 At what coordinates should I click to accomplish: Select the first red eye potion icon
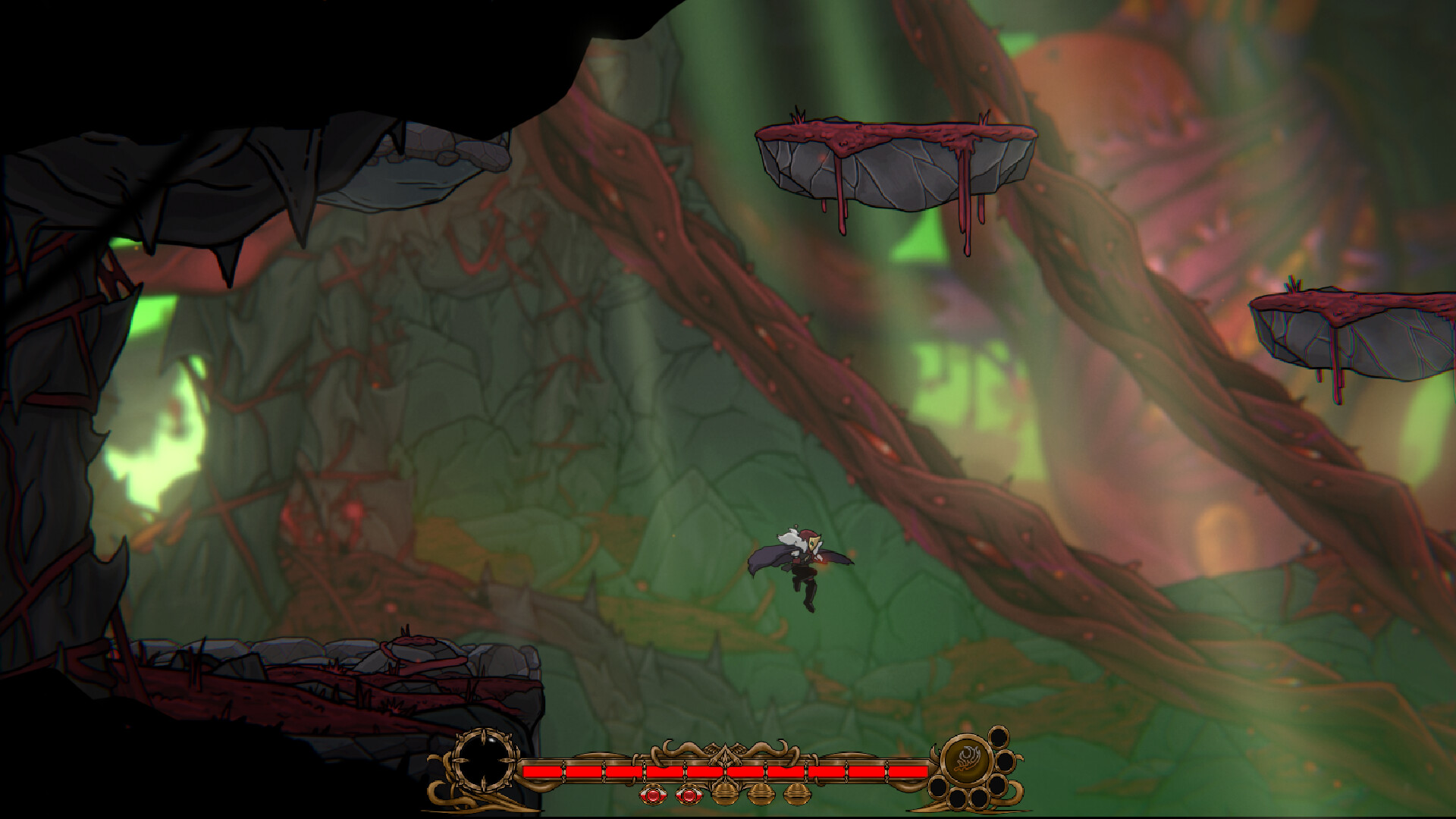click(x=654, y=794)
